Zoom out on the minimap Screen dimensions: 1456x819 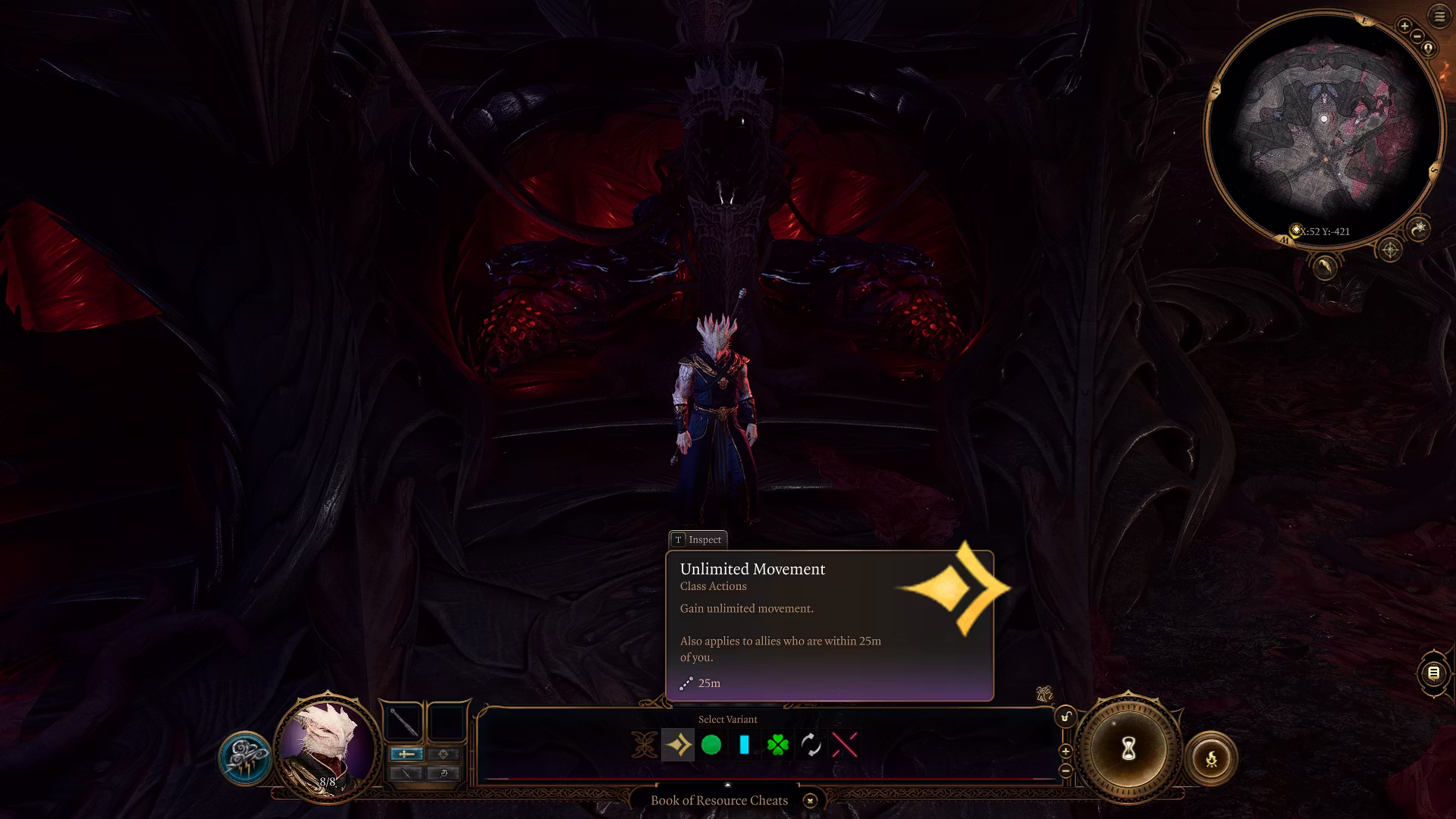(1417, 36)
